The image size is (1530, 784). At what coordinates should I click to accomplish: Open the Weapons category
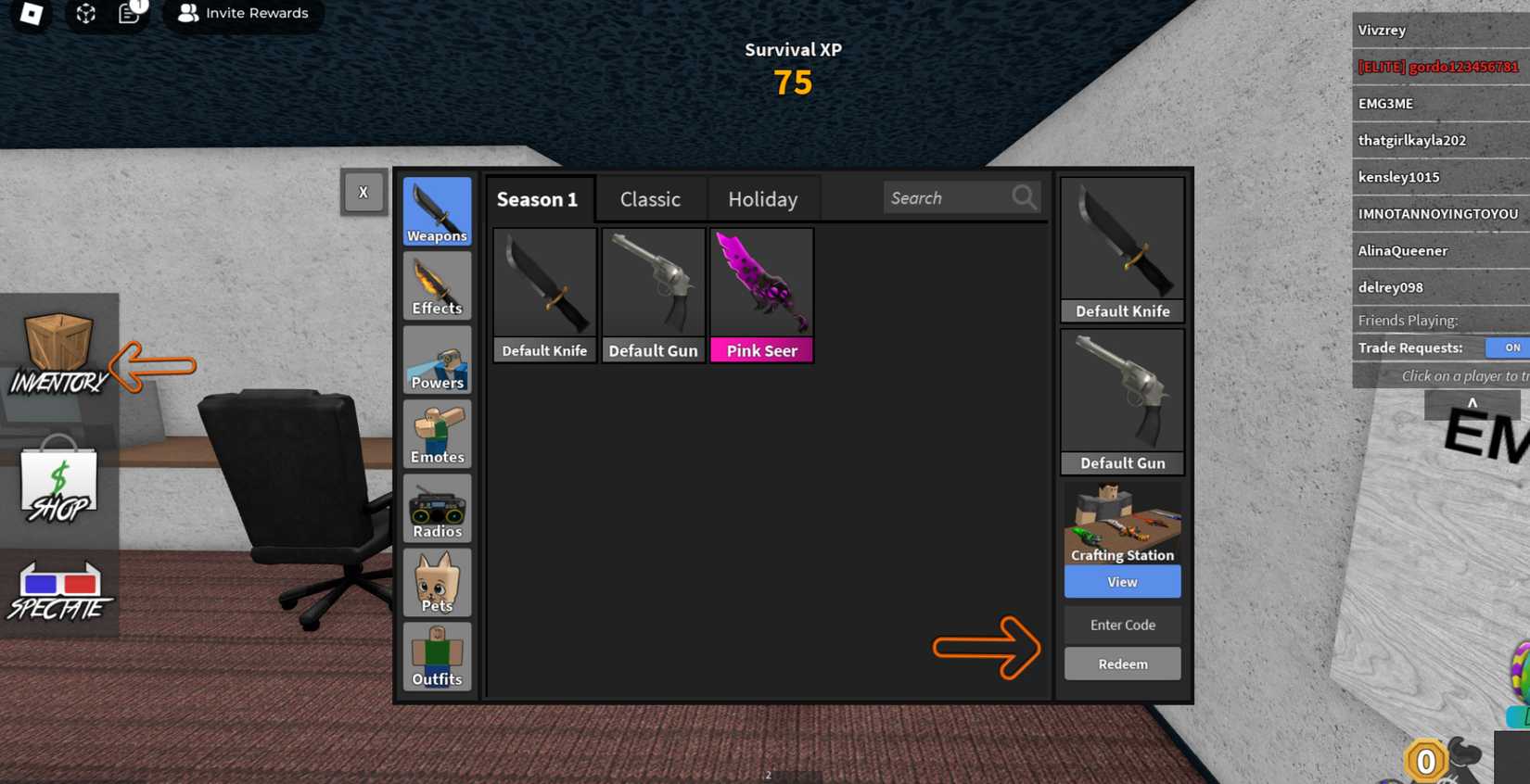click(436, 211)
